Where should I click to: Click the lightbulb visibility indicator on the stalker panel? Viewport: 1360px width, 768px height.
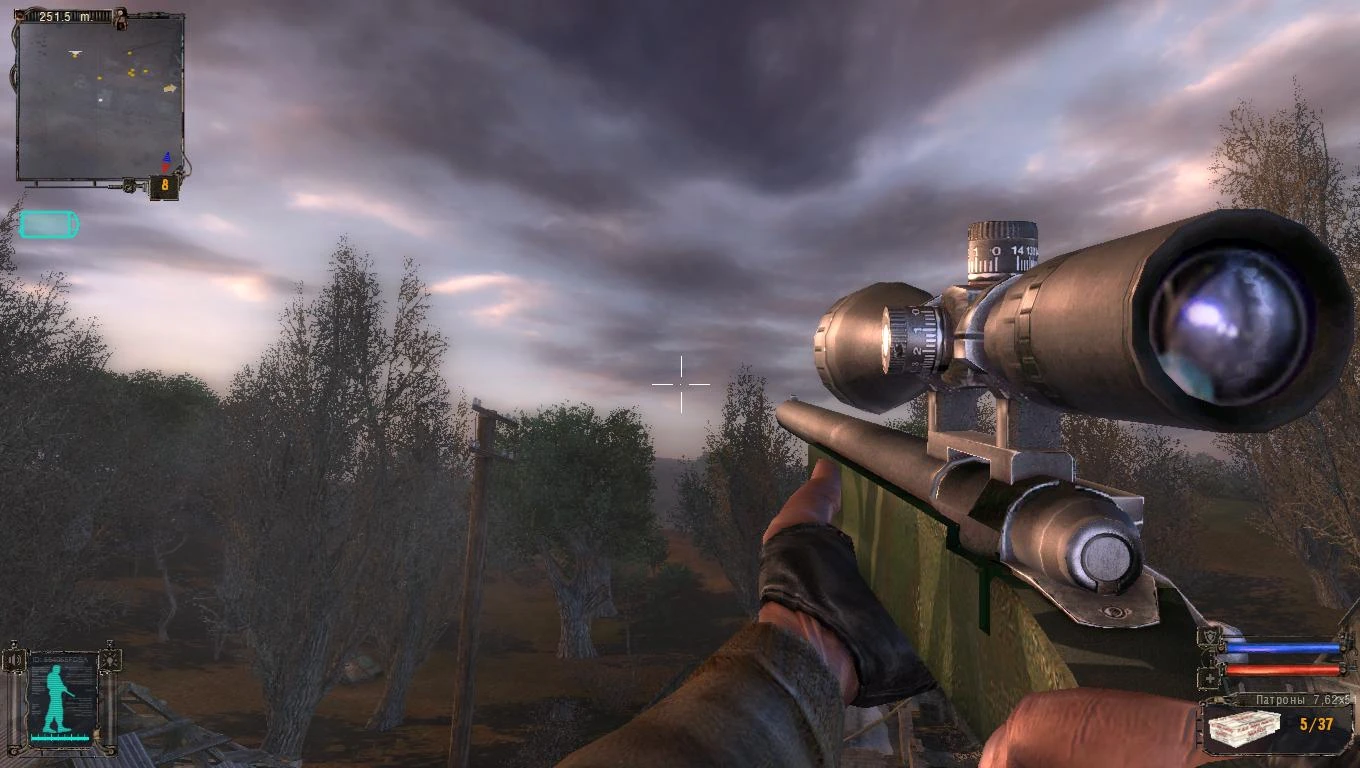pos(111,660)
